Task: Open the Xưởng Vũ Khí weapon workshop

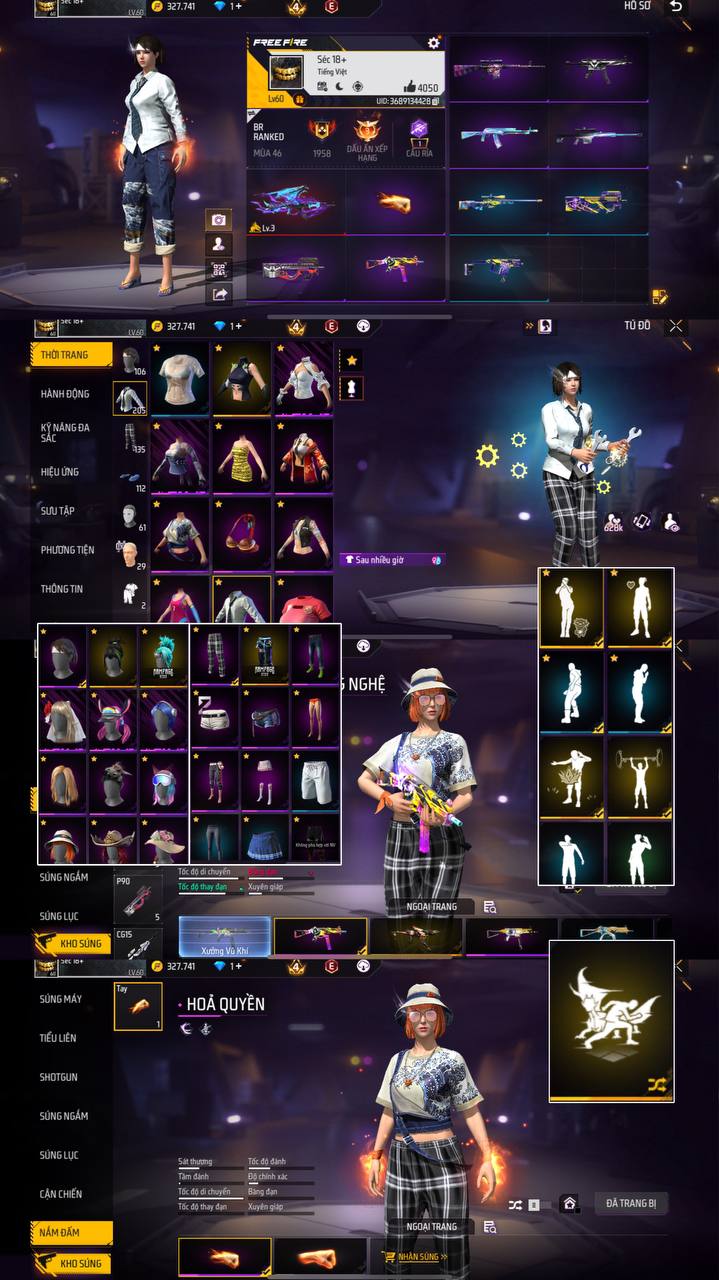Action: click(225, 938)
